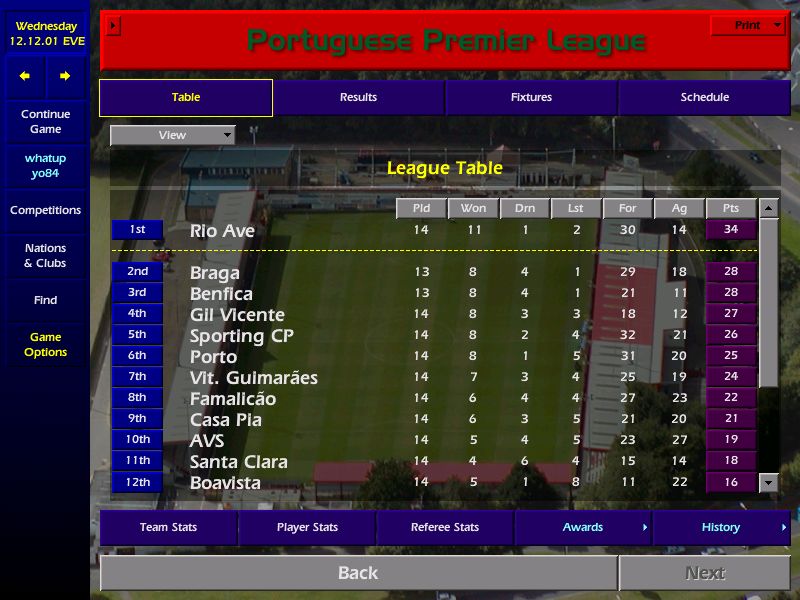Screen dimensions: 800x600
Task: Show the Schedule tab
Action: pos(704,98)
